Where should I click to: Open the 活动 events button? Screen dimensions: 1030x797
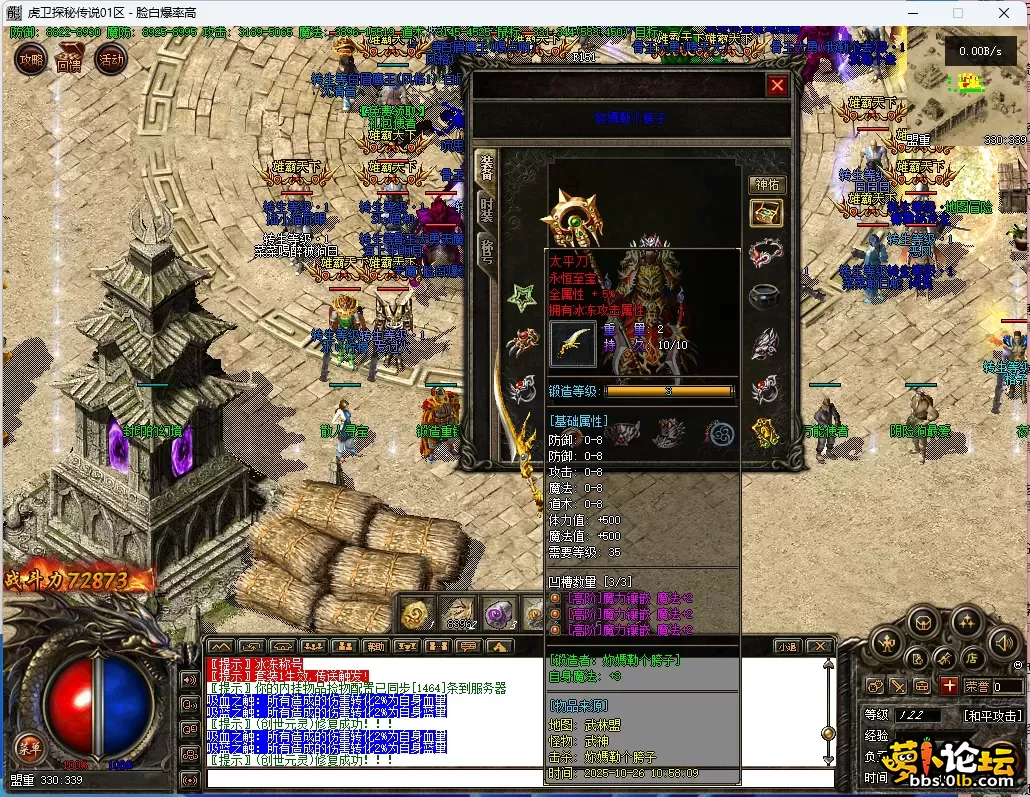109,59
